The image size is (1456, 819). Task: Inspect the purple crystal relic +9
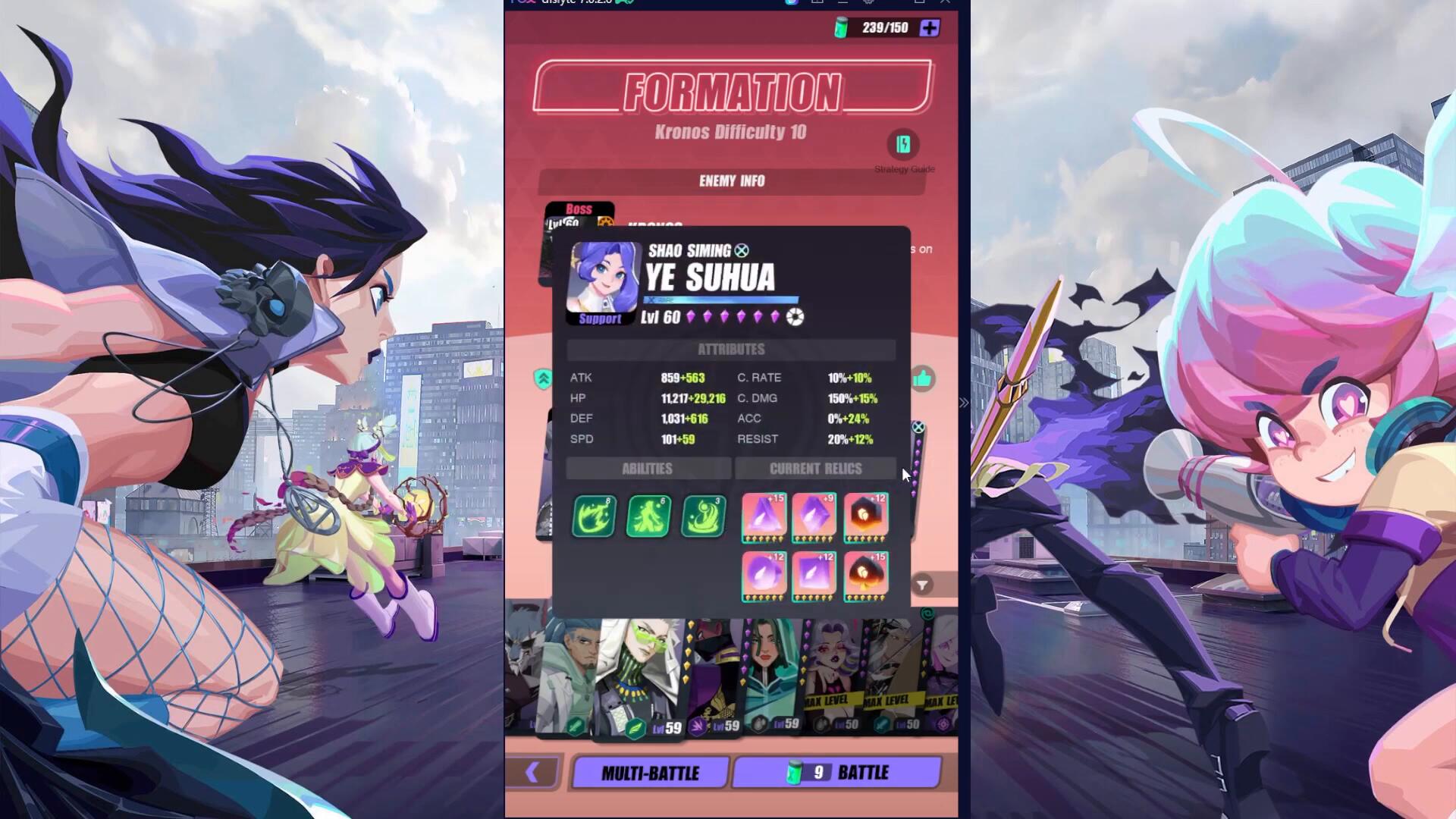click(x=814, y=516)
